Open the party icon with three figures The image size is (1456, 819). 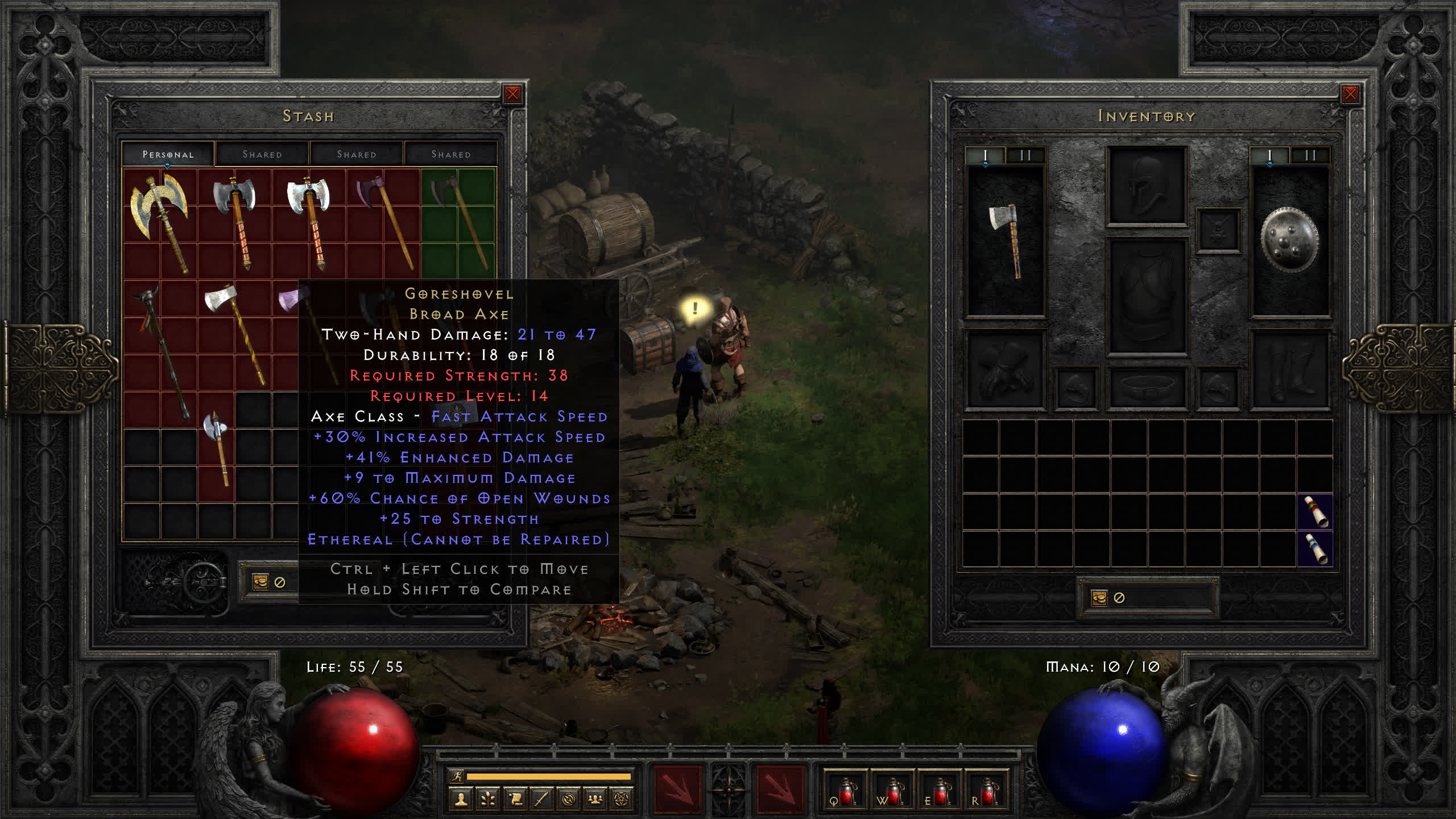[x=595, y=800]
